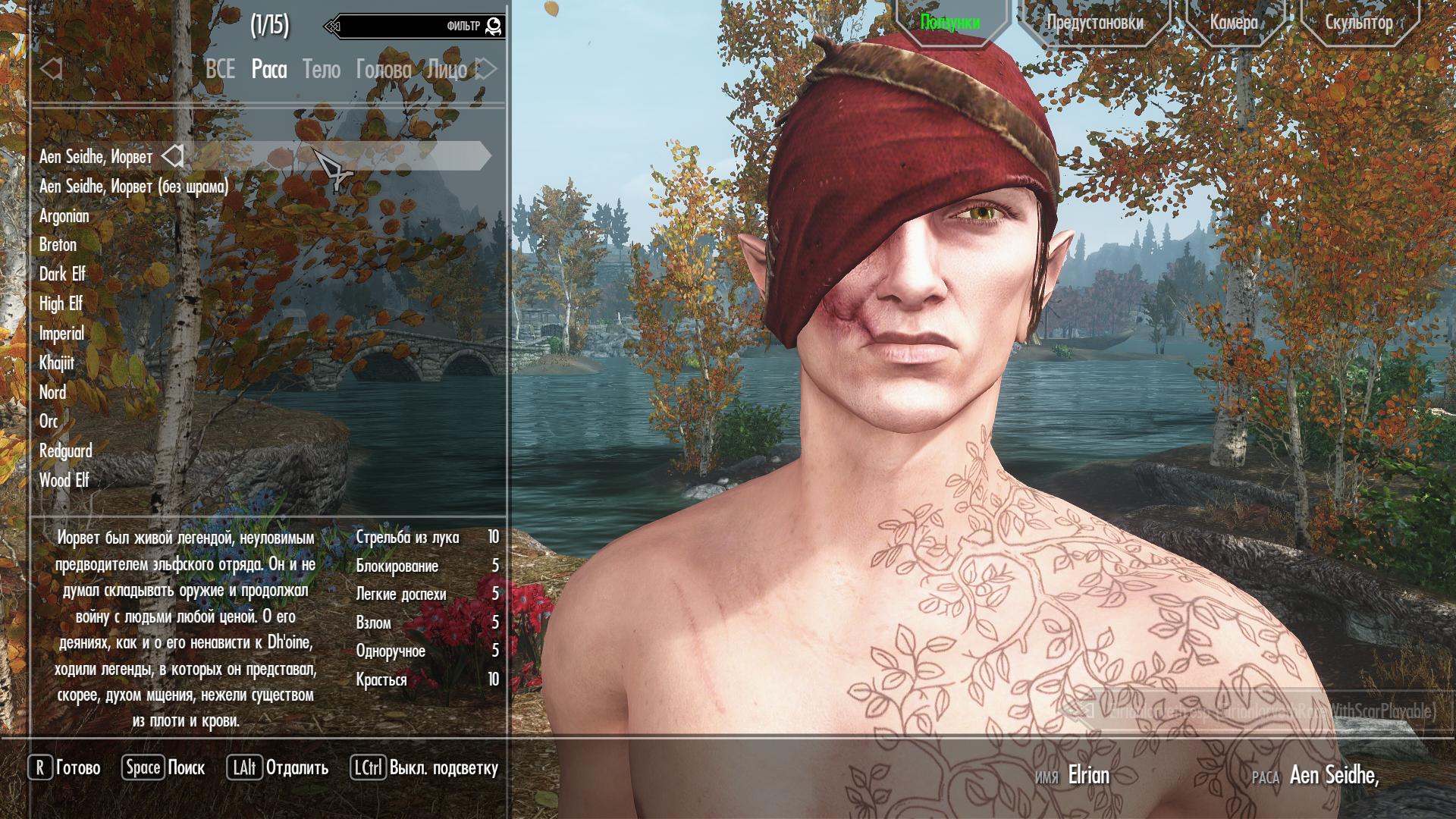Screen dimensions: 1456x819
Task: Open the Скульптор tab
Action: (1358, 22)
